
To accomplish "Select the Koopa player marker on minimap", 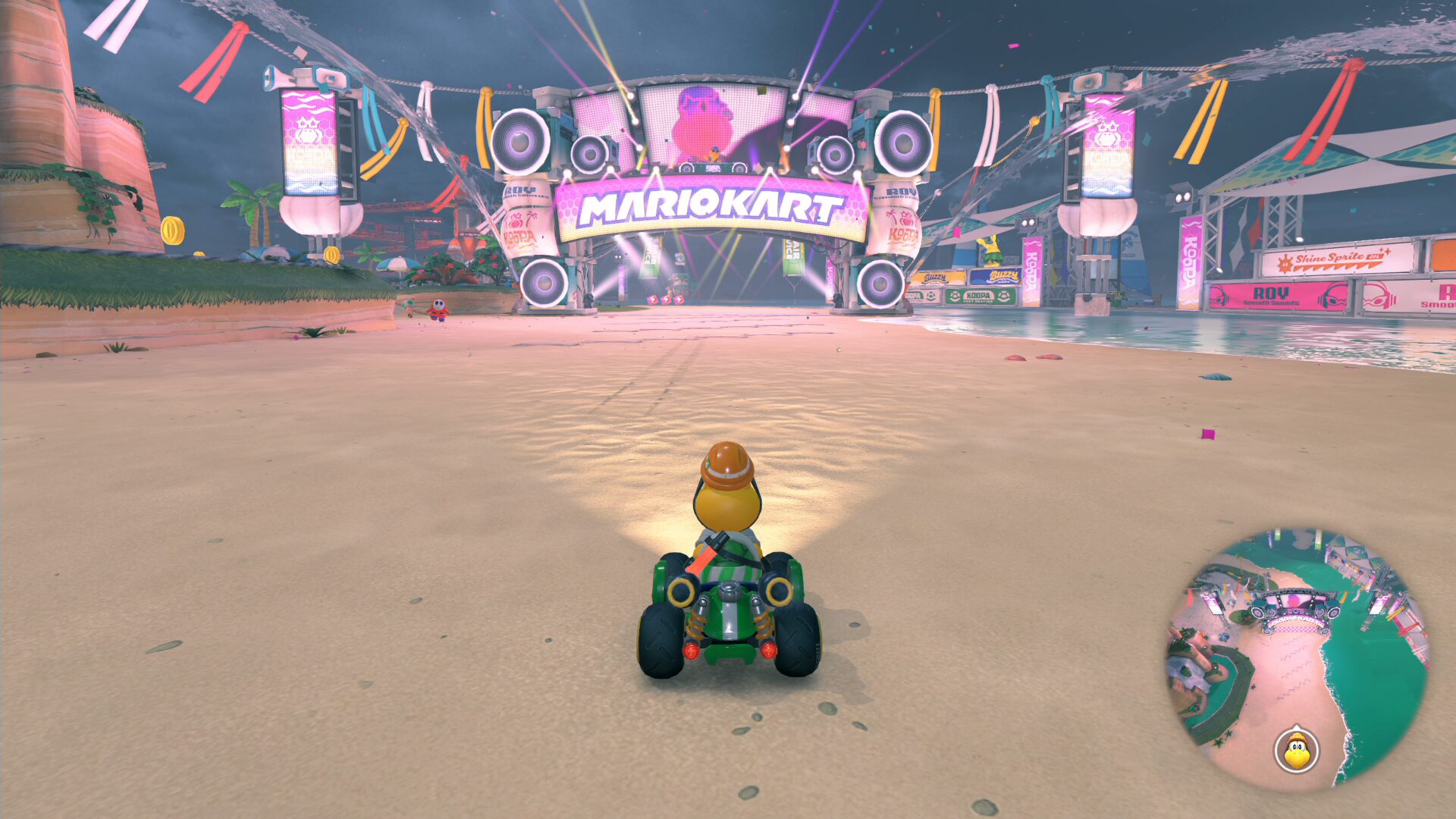I will [1297, 751].
